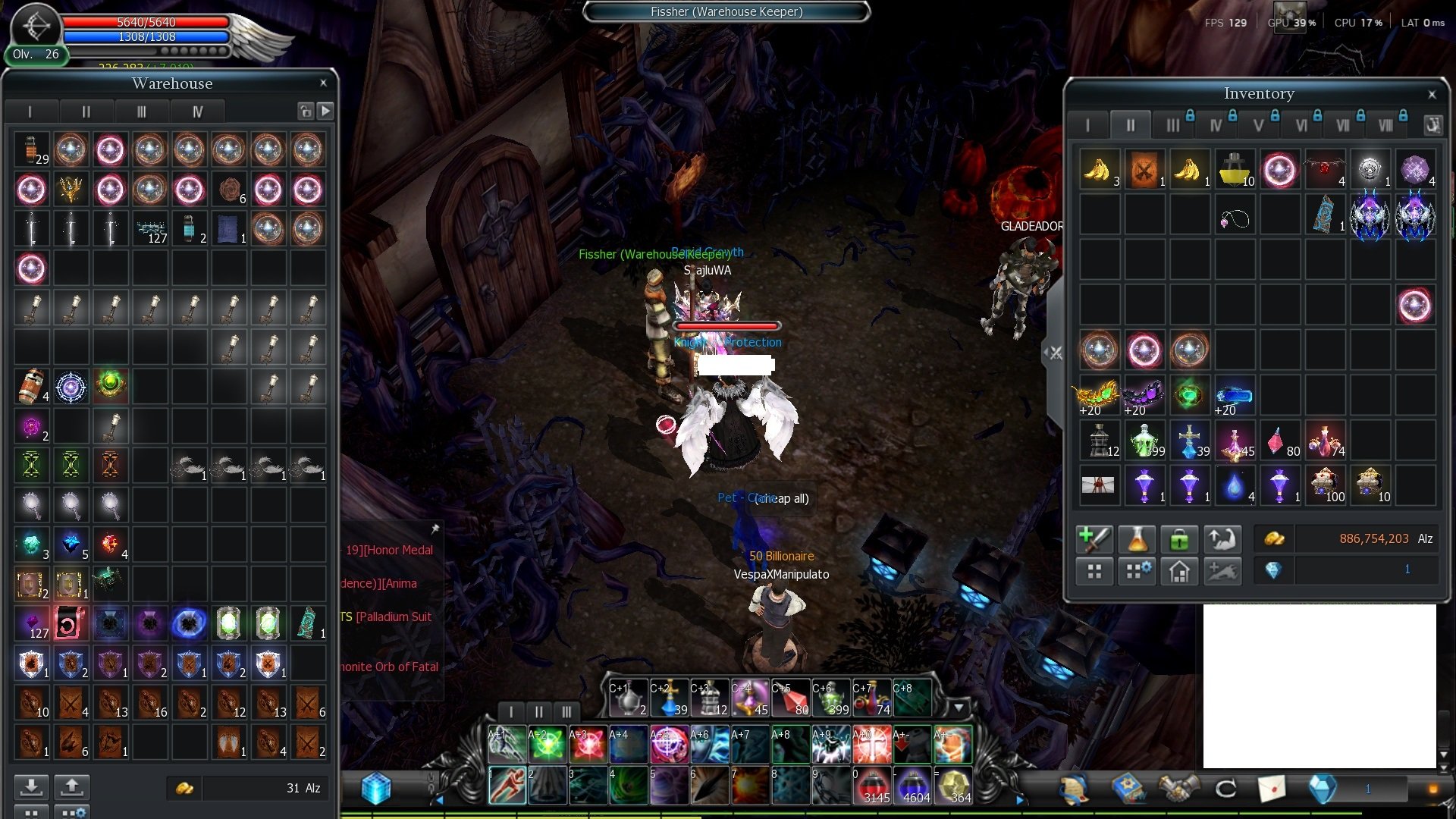
Task: Select the stack of 29 in Warehouse
Action: [x=31, y=149]
